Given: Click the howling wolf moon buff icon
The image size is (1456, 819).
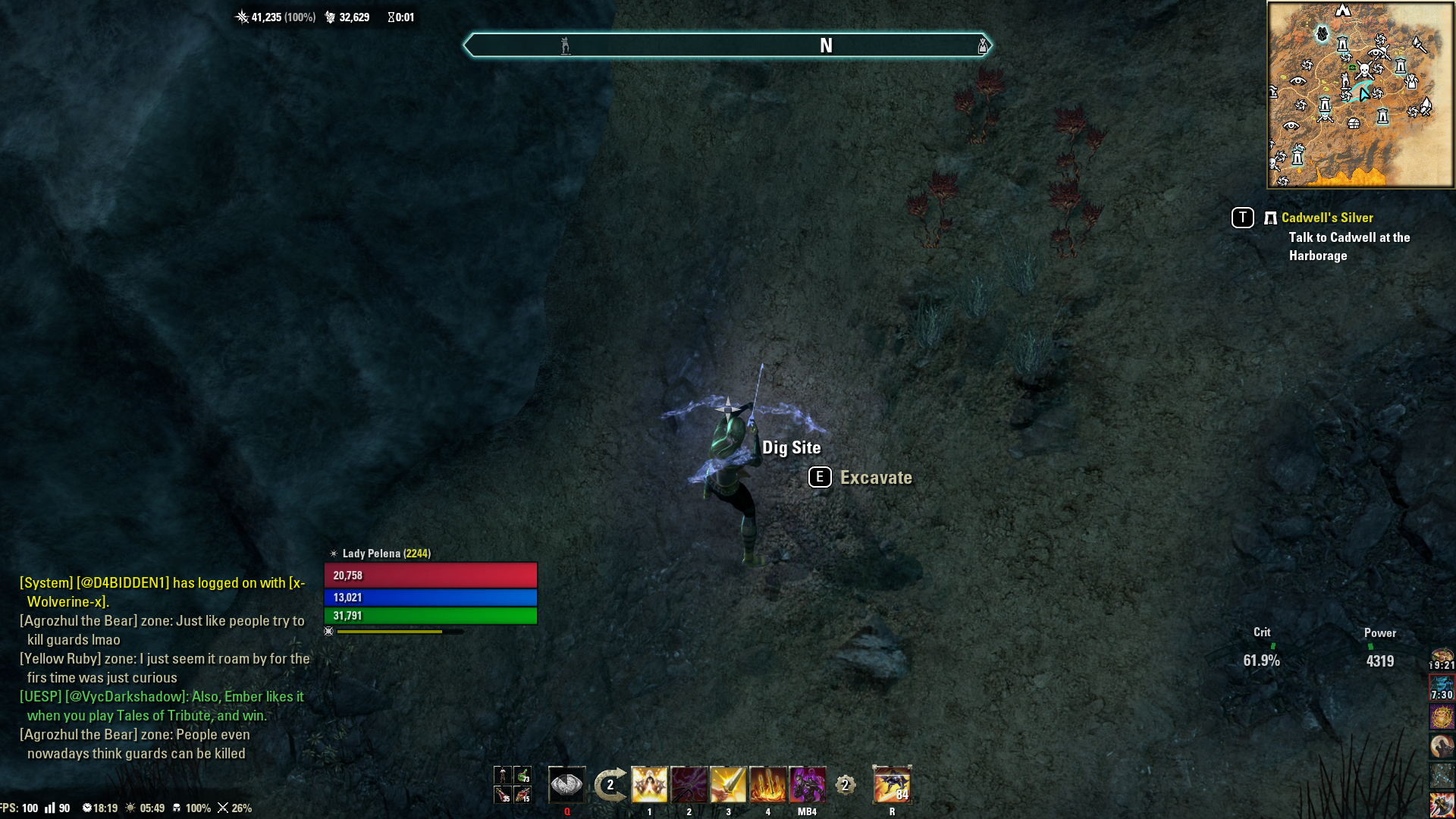Looking at the screenshot, I should pyautogui.click(x=1442, y=746).
